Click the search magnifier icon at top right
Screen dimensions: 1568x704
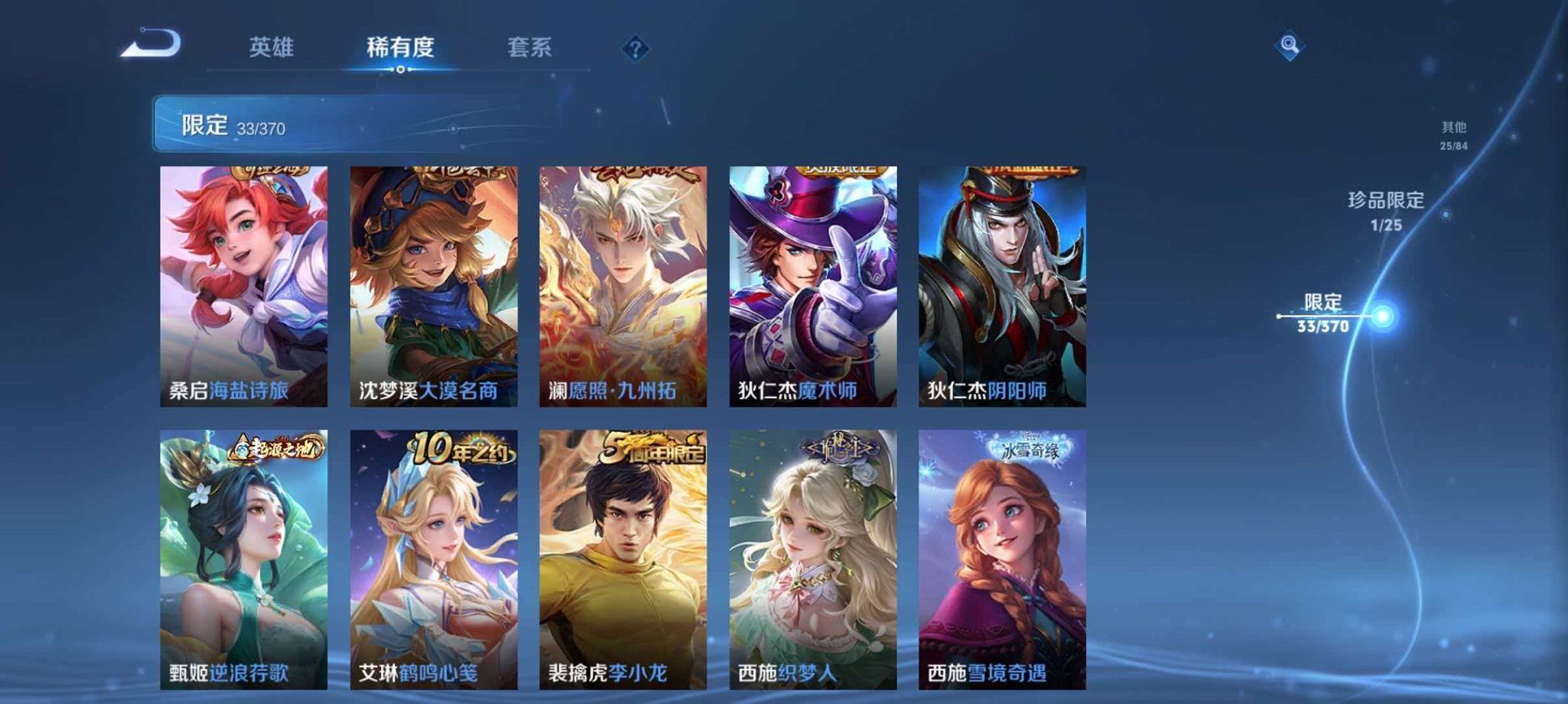1290,46
